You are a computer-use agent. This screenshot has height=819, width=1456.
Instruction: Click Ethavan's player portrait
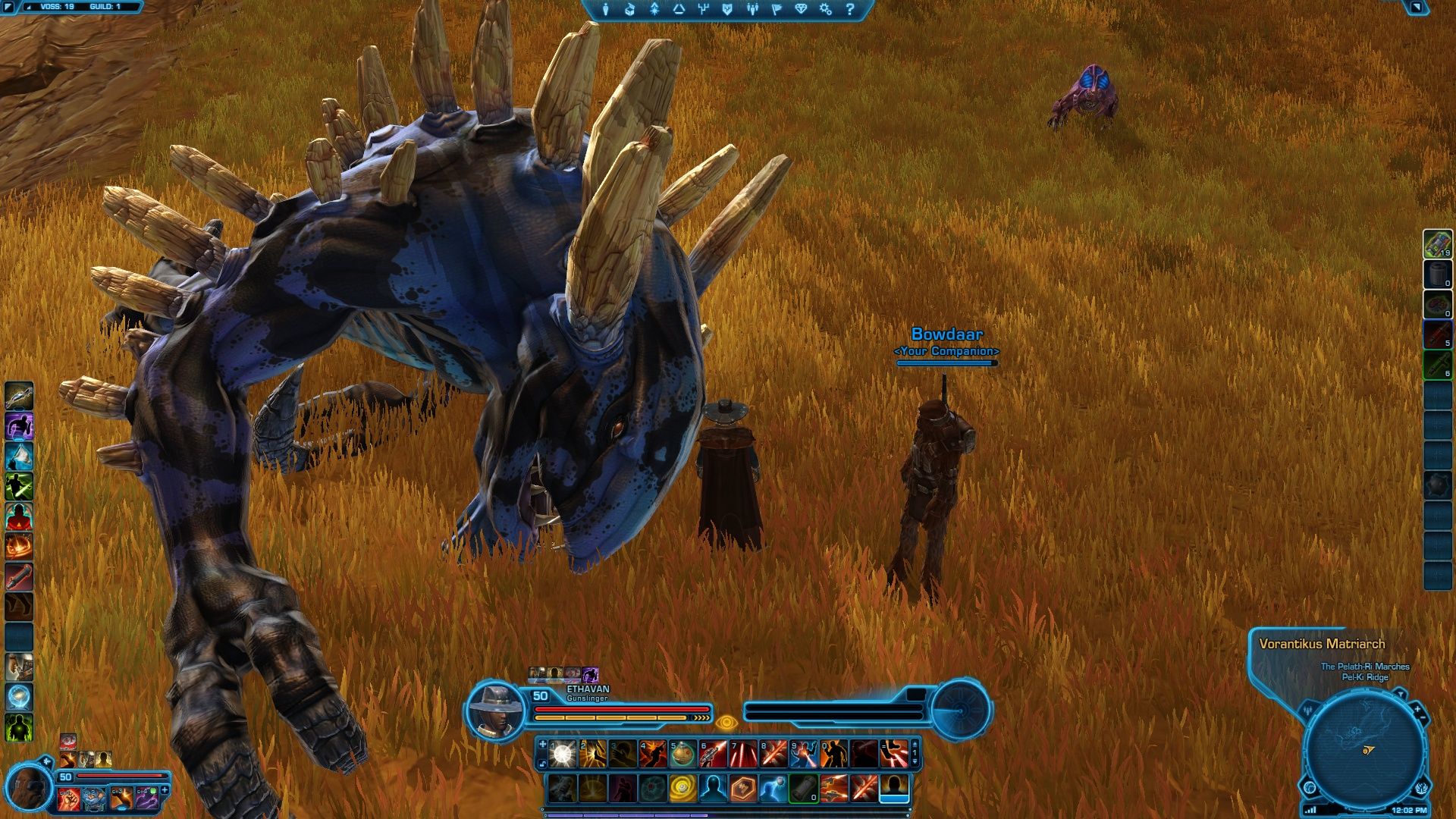click(x=495, y=711)
